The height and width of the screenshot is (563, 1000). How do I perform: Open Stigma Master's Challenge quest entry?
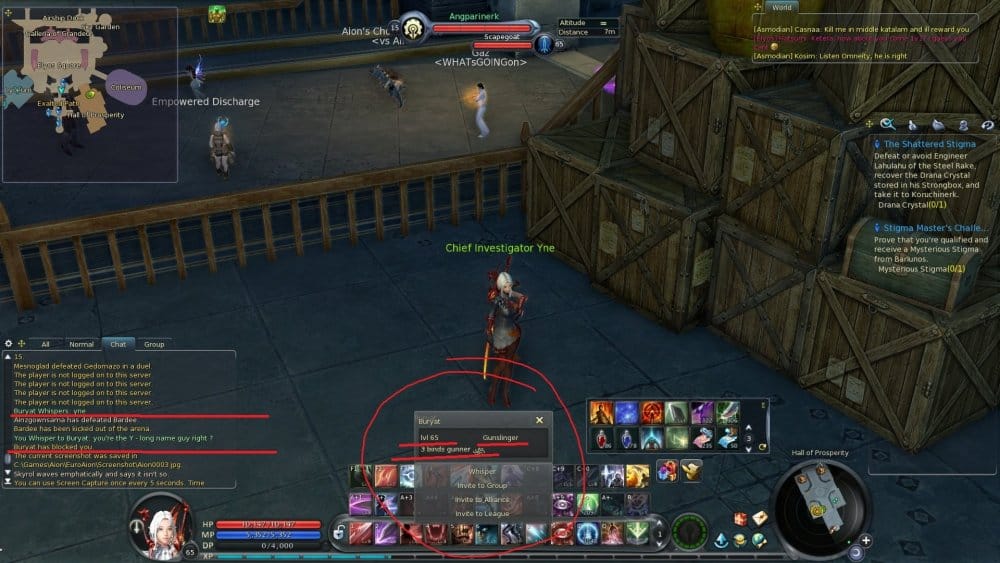coord(929,226)
